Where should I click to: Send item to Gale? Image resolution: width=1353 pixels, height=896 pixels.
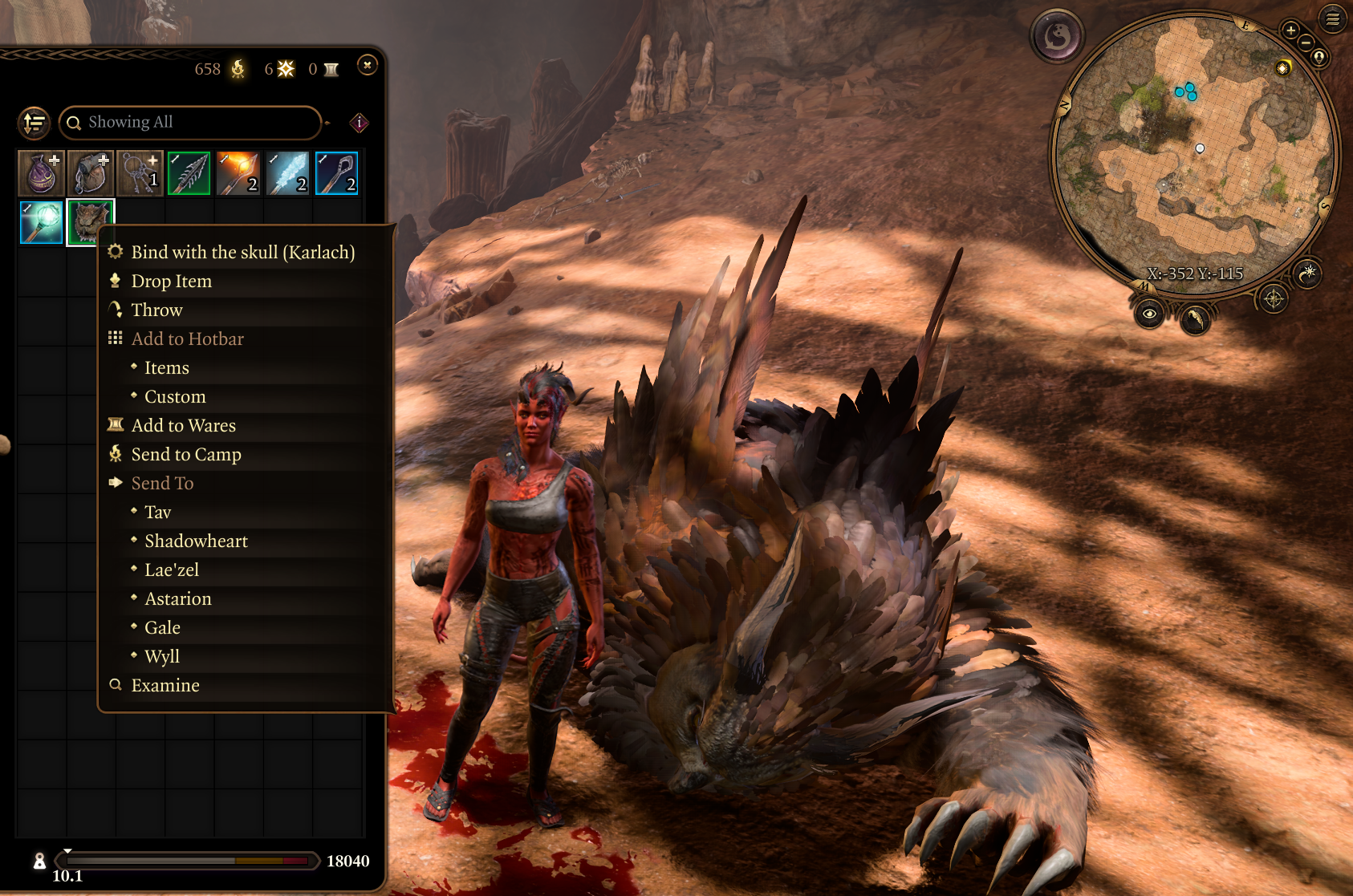pyautogui.click(x=162, y=628)
